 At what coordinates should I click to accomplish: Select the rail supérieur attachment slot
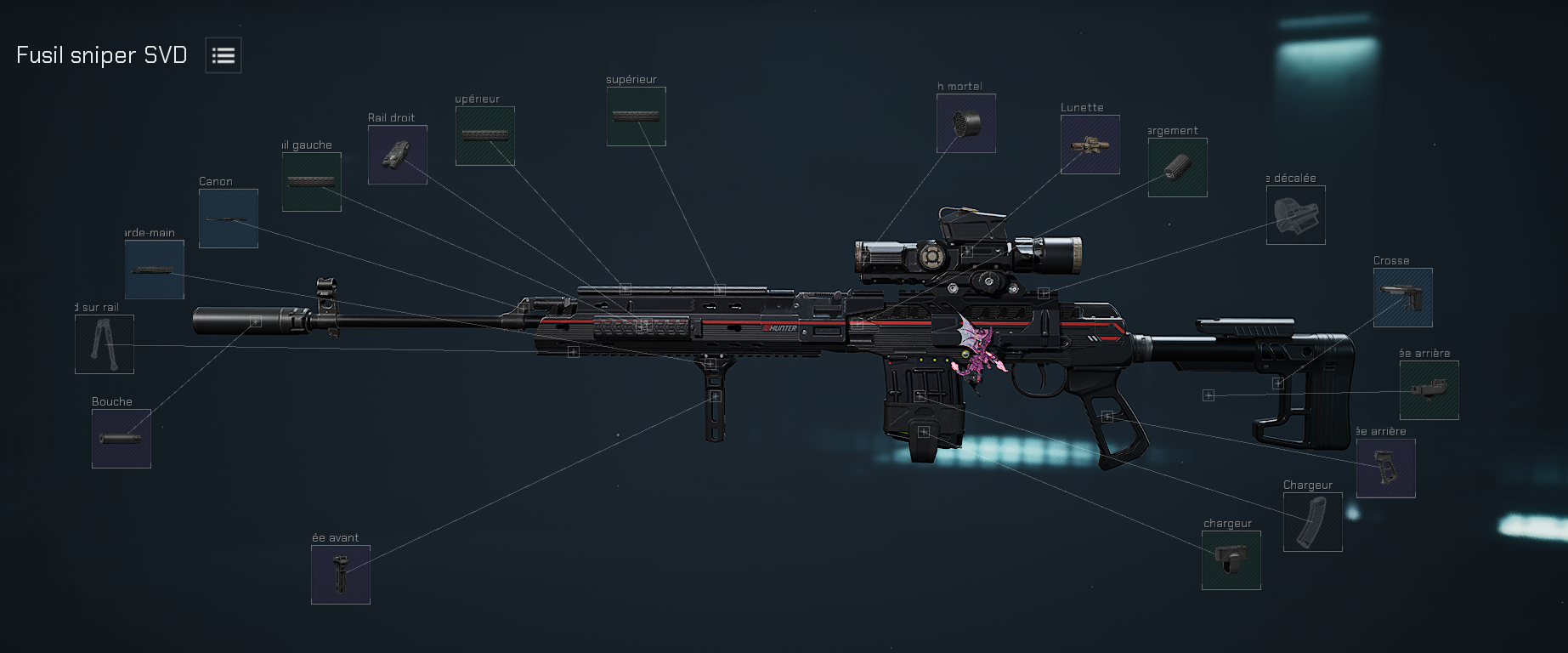636,115
